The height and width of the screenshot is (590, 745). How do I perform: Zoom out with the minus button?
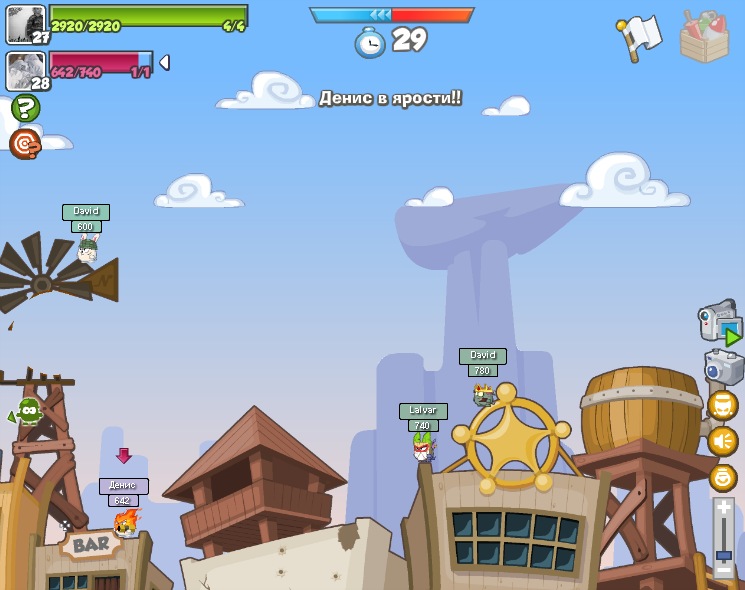[723, 571]
